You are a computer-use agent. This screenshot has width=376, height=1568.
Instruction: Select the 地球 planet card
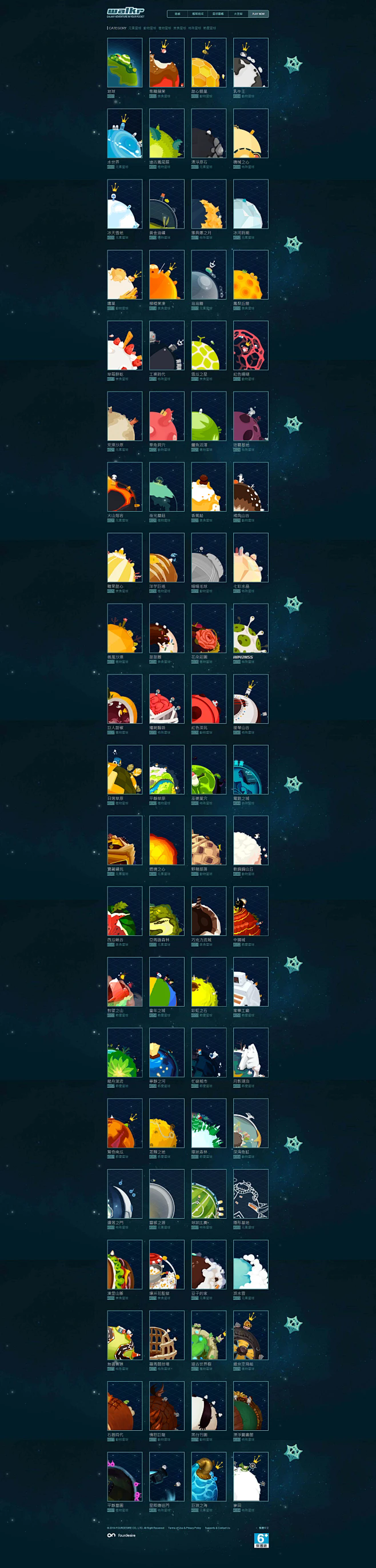click(x=125, y=63)
